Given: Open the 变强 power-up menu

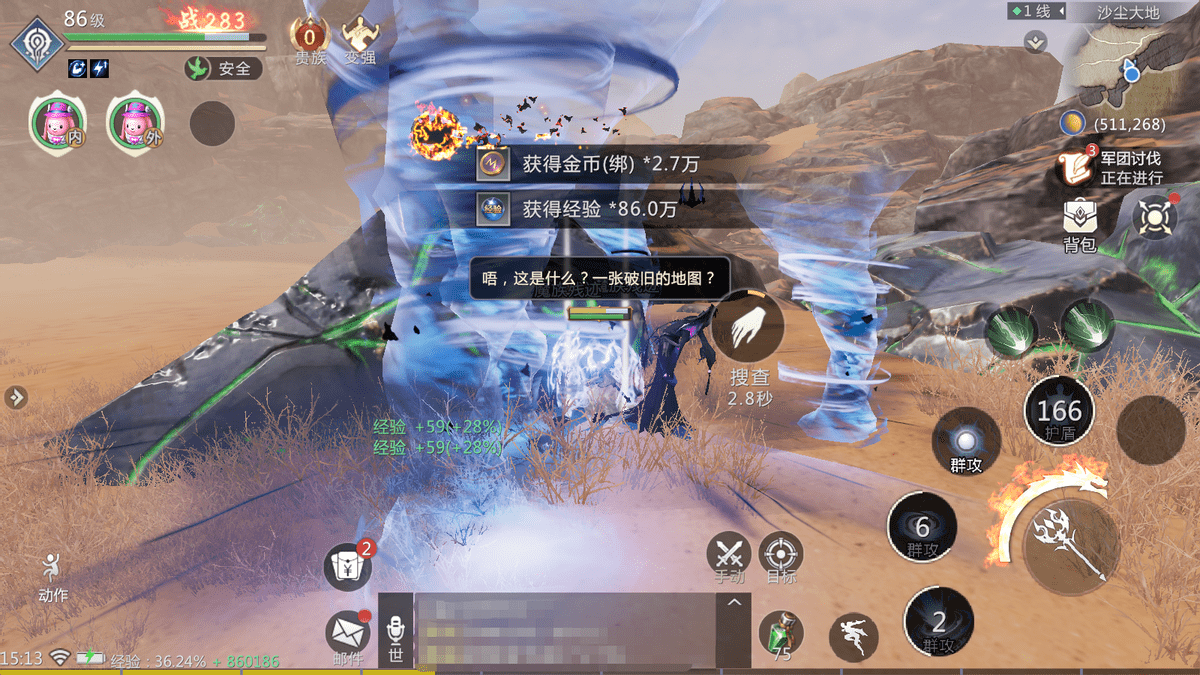Looking at the screenshot, I should (x=360, y=40).
